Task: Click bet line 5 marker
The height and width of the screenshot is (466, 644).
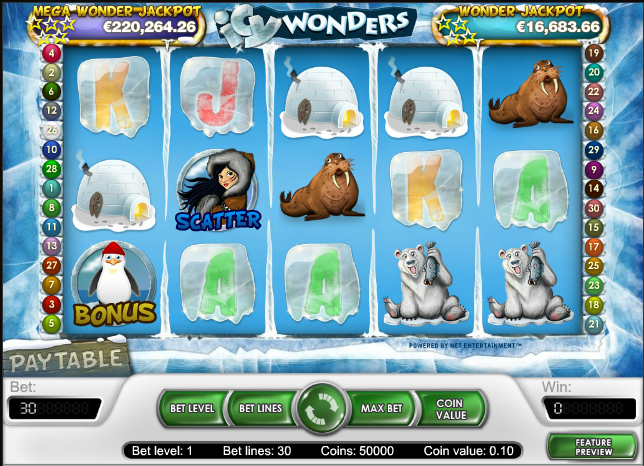Action: pos(52,324)
